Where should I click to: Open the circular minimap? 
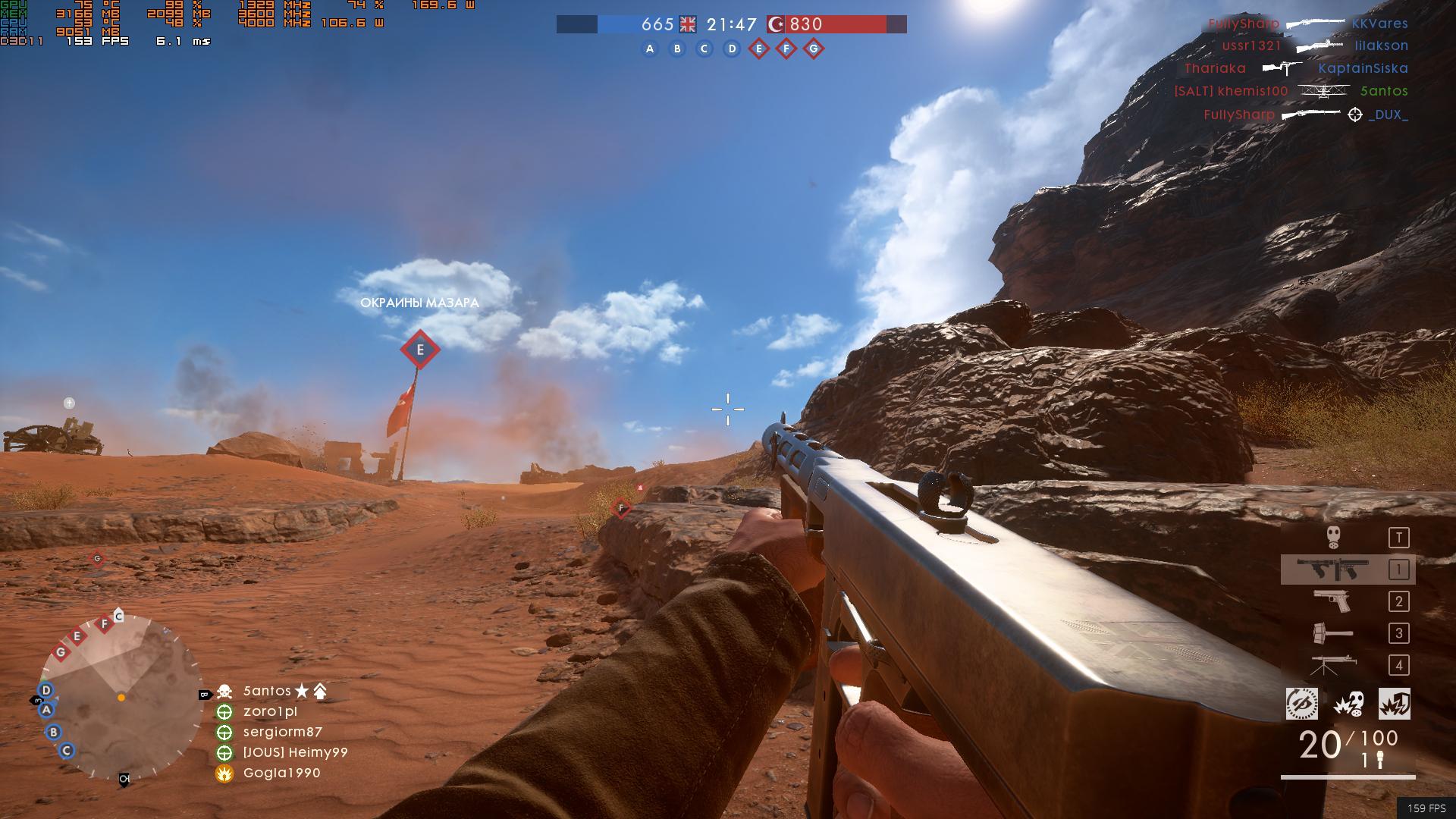121,698
